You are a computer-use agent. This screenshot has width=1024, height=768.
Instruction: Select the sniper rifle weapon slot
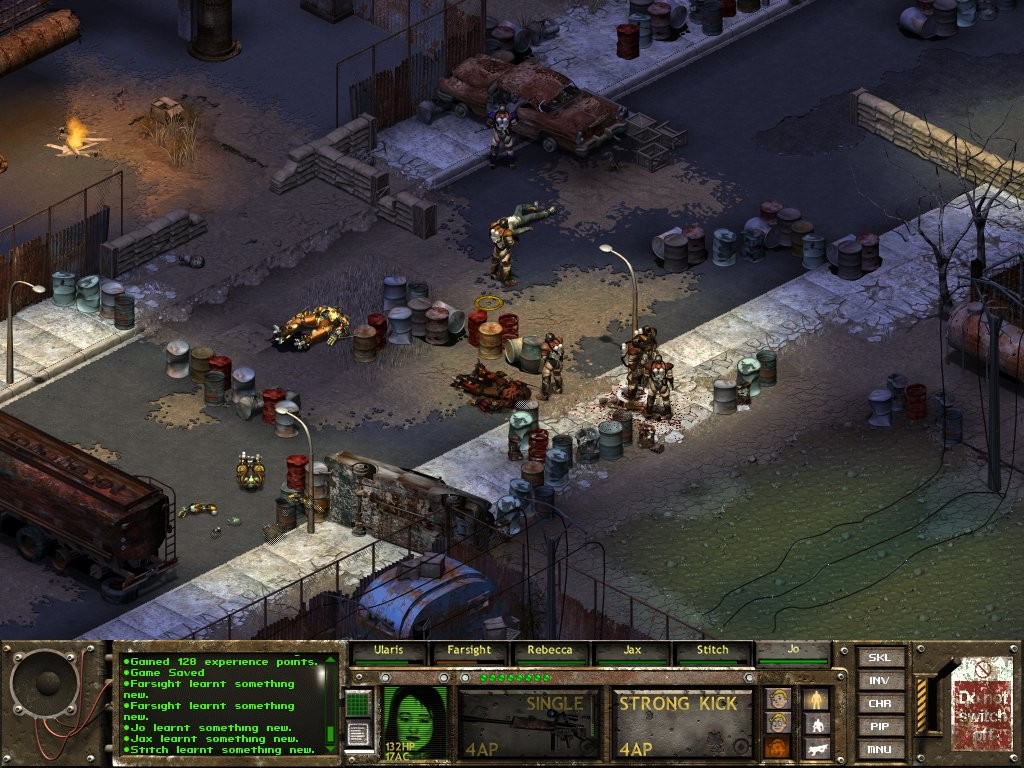click(529, 722)
